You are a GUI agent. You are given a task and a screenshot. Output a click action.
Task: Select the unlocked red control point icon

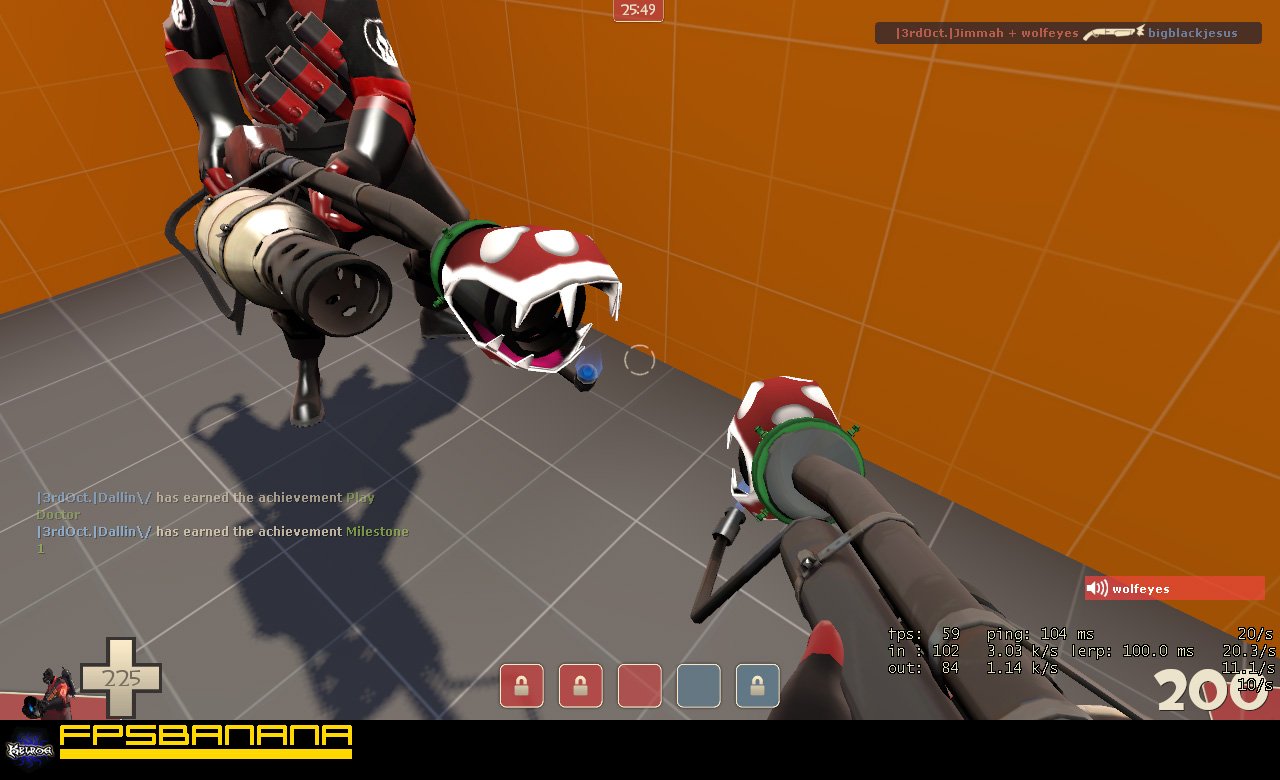[x=640, y=686]
